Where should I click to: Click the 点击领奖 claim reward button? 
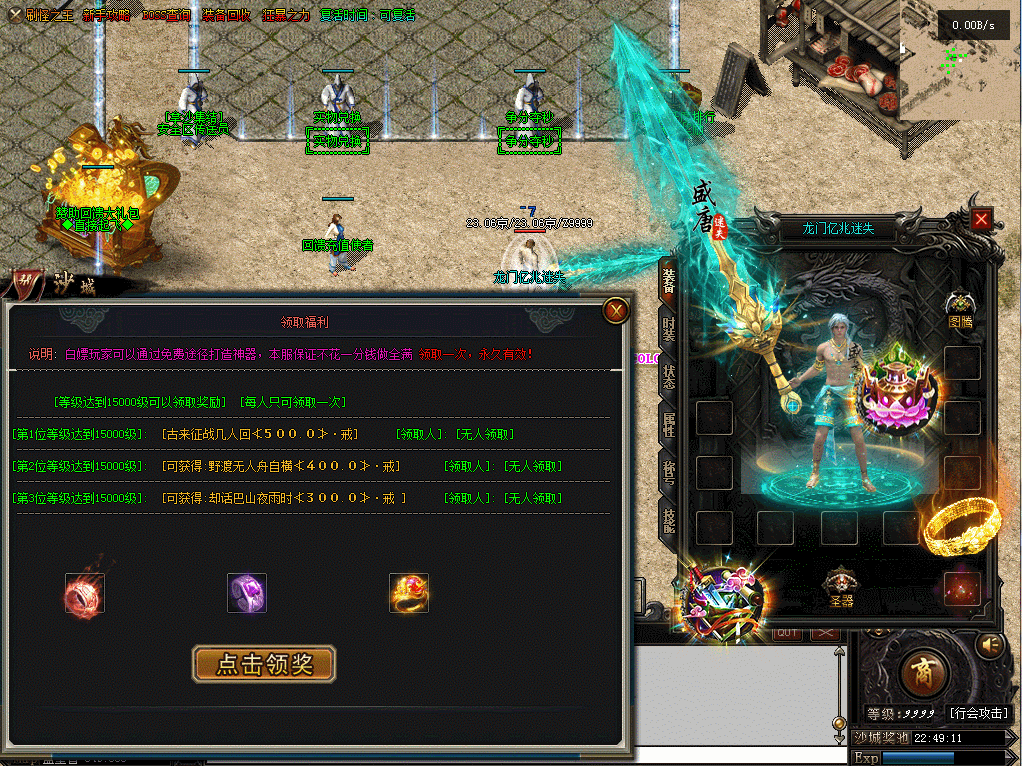coord(264,664)
